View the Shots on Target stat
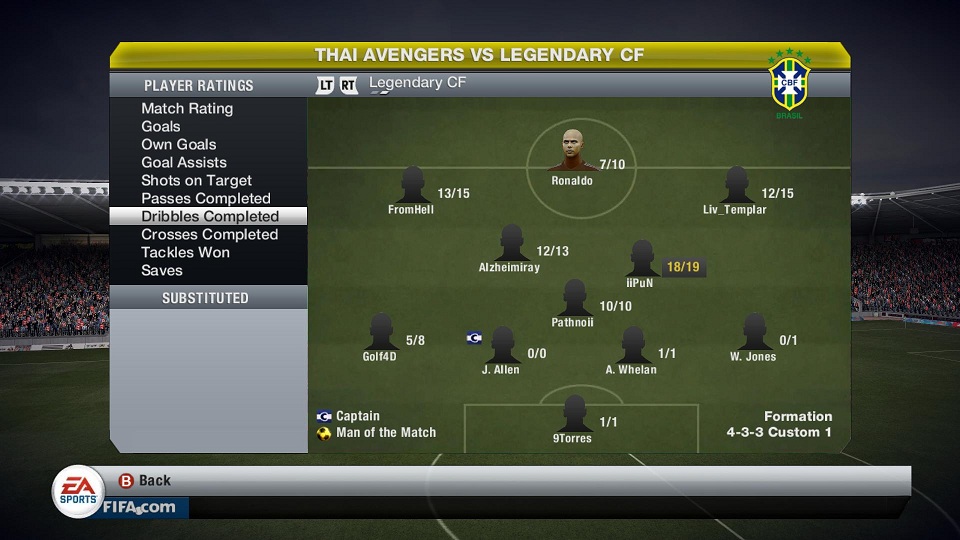This screenshot has height=540, width=960. tap(196, 180)
